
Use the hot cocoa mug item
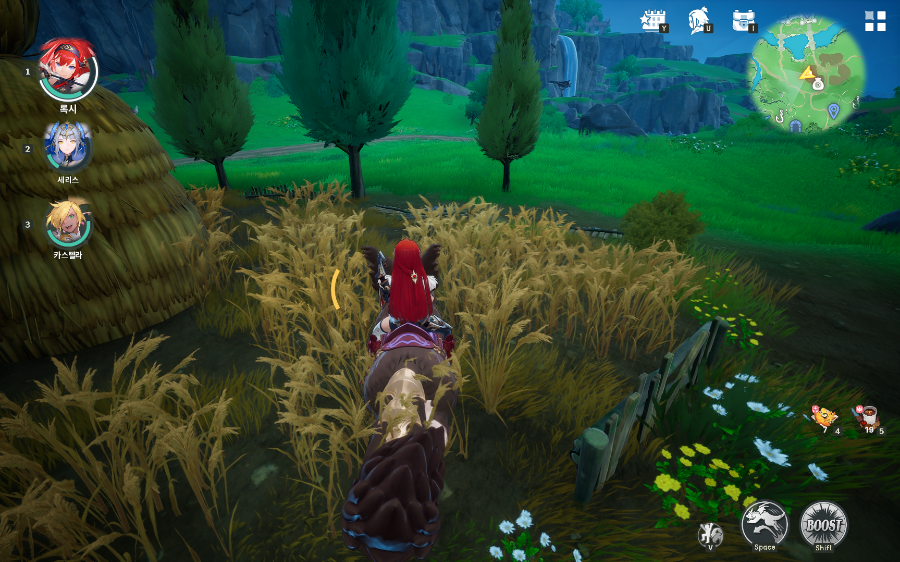pyautogui.click(x=866, y=416)
